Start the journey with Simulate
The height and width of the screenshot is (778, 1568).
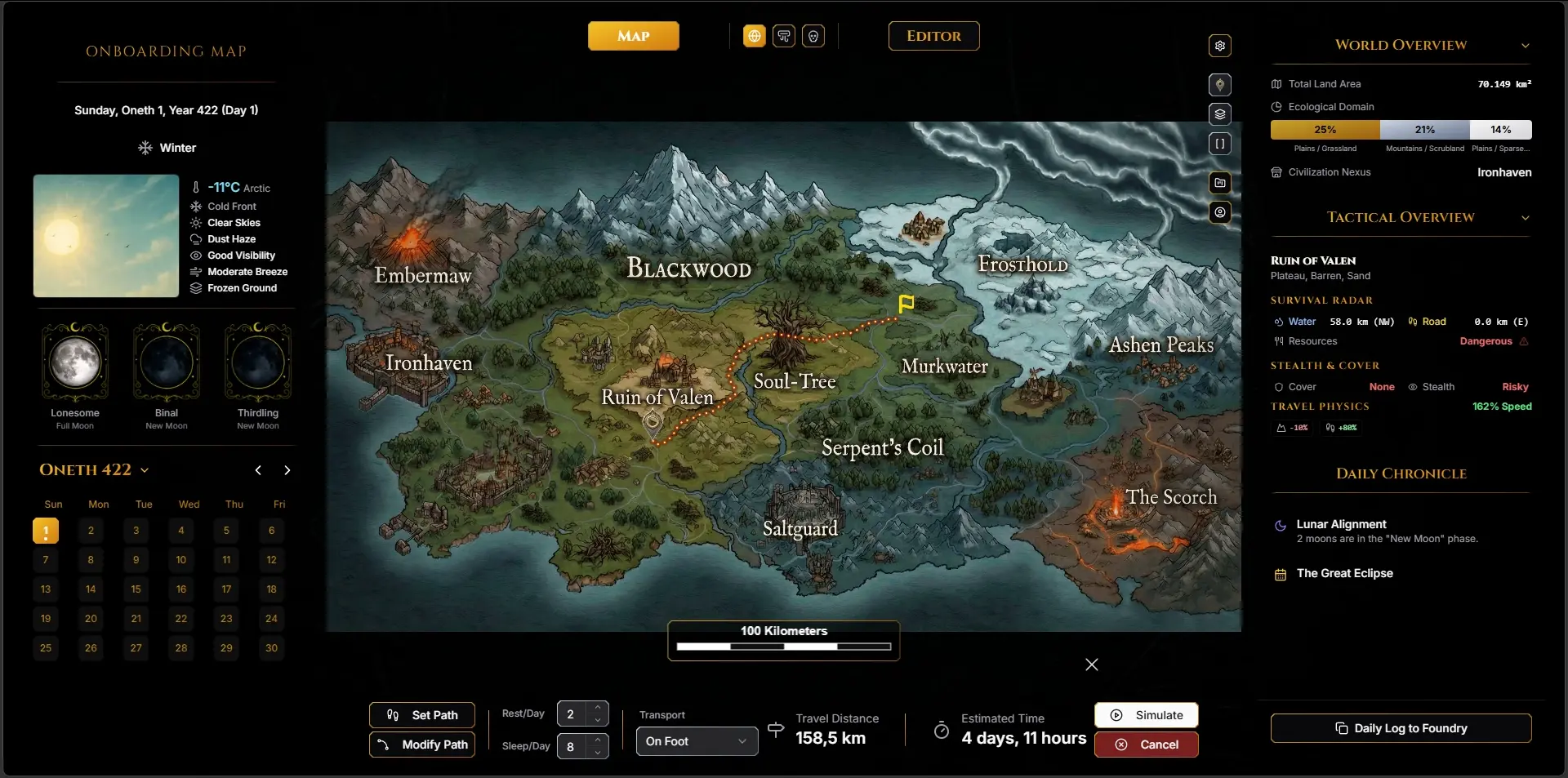1146,715
